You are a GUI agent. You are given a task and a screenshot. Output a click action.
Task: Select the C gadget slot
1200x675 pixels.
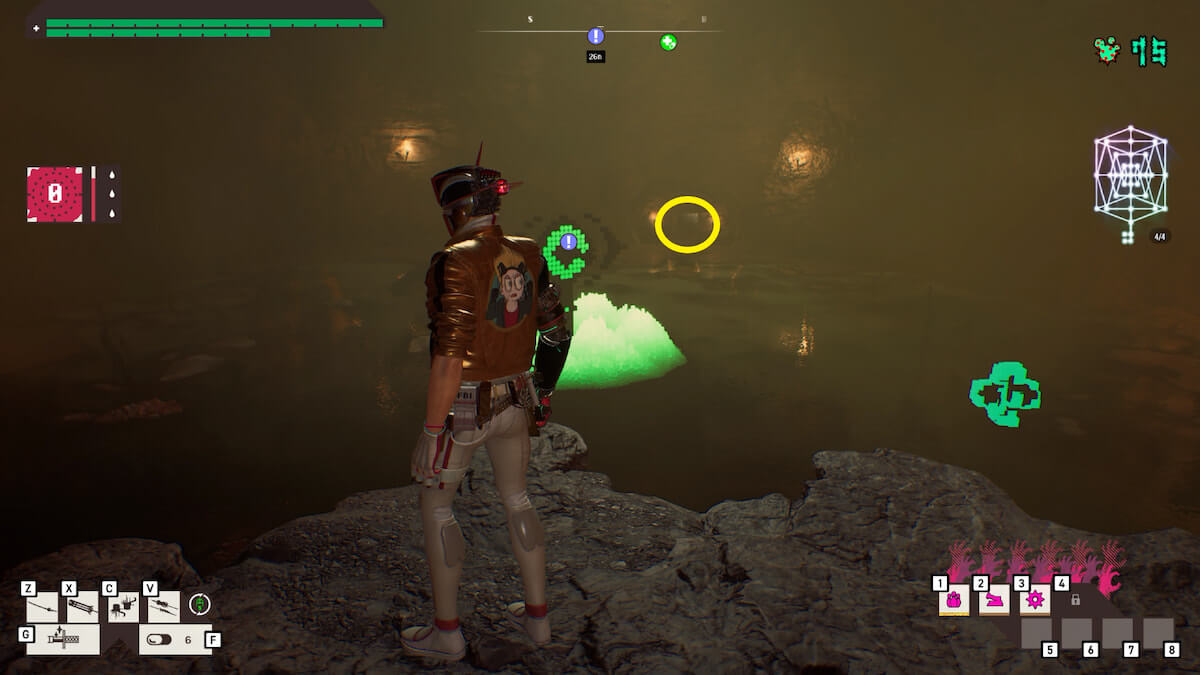click(123, 606)
